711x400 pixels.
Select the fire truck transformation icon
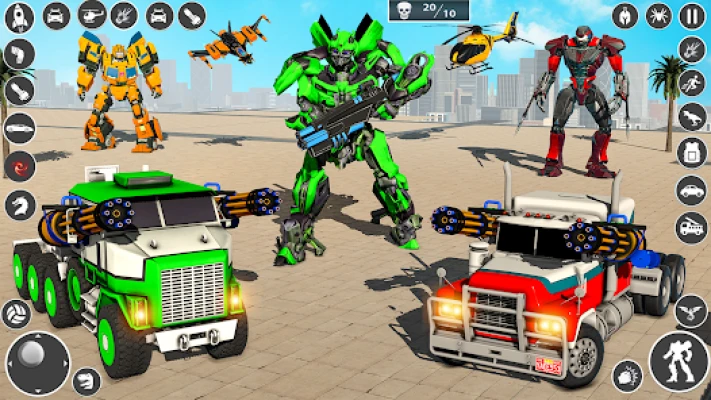pos(691,226)
